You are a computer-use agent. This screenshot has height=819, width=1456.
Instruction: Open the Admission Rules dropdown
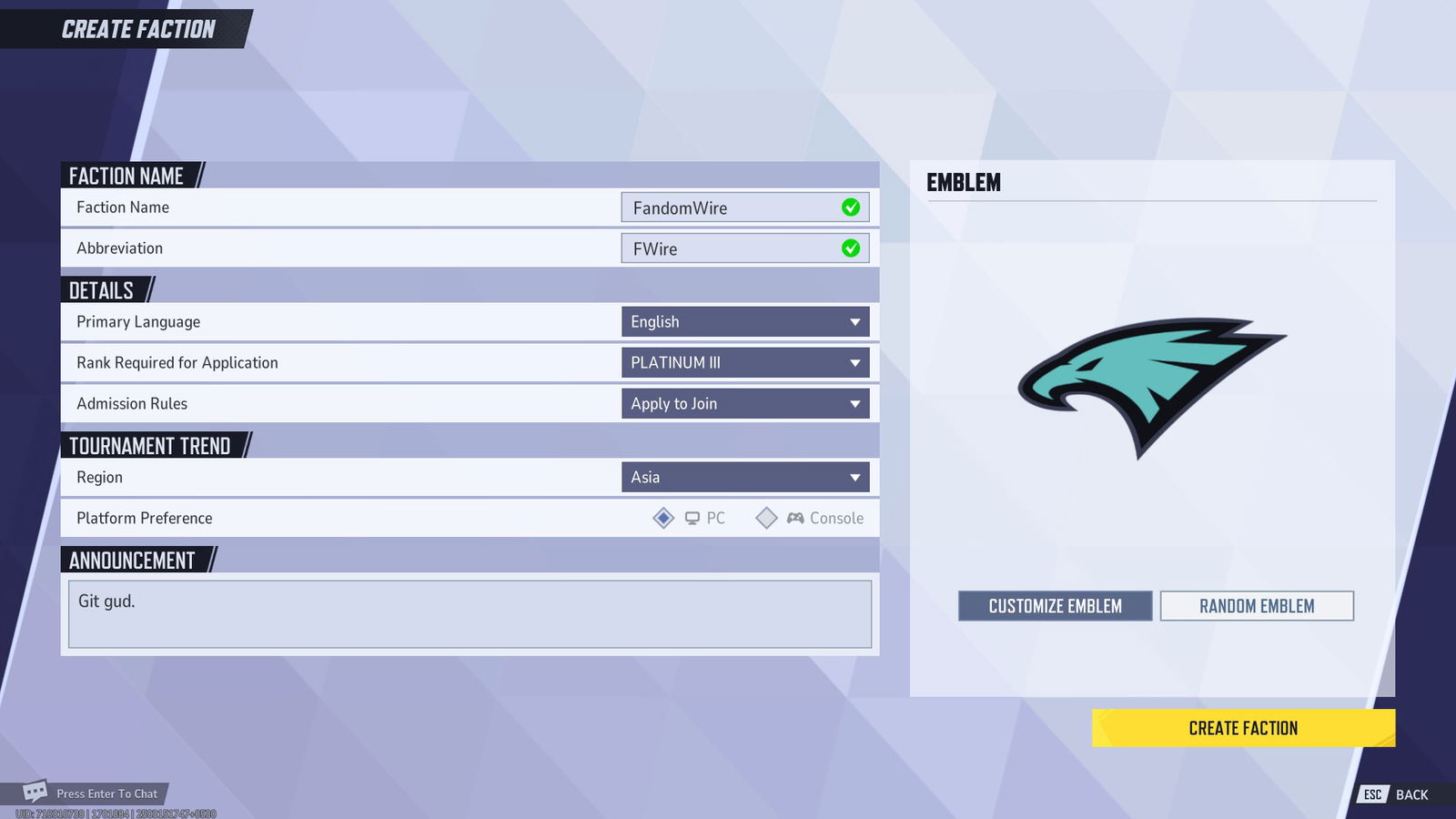click(745, 403)
